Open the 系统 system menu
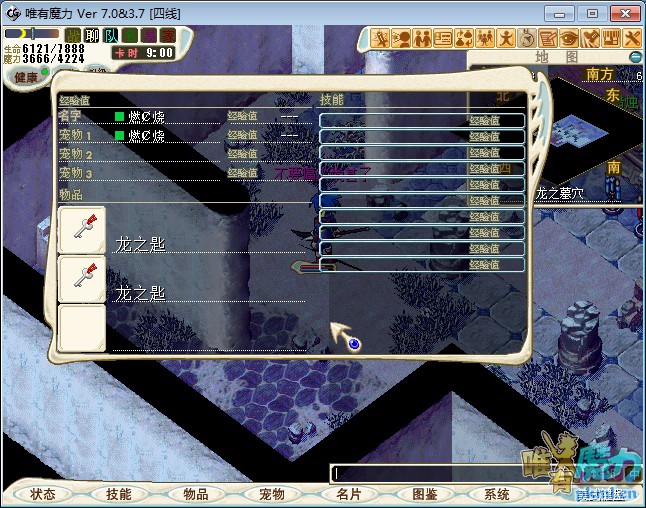The height and width of the screenshot is (508, 646). 497,494
